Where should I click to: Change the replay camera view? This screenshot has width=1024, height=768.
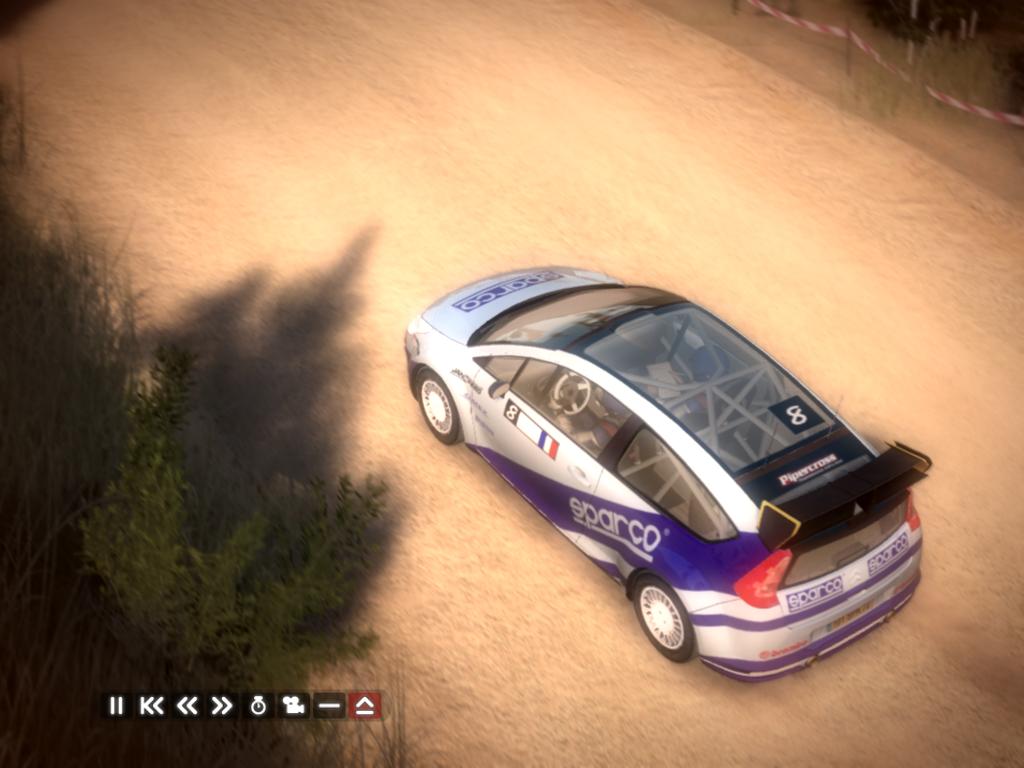[293, 706]
